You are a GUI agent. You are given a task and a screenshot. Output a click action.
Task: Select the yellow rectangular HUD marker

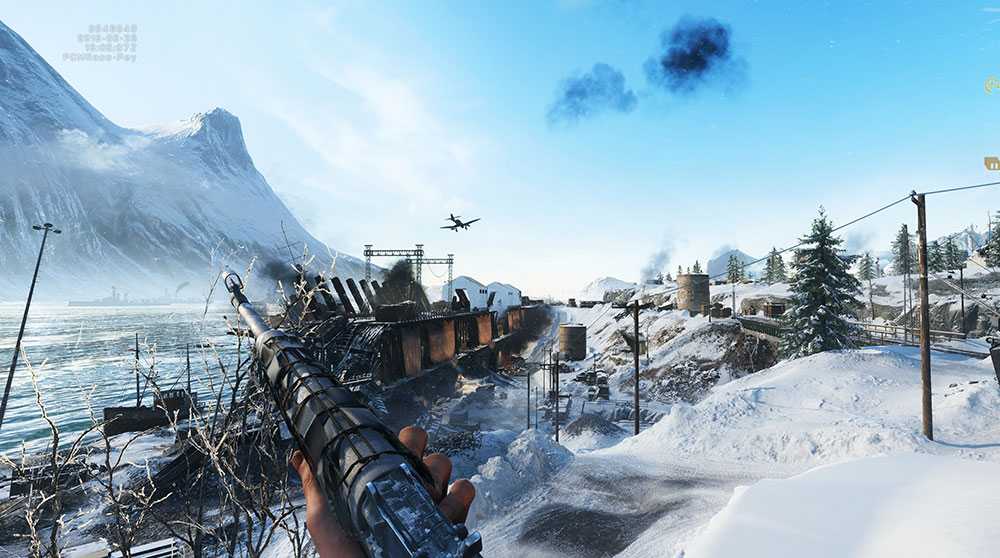tap(992, 163)
